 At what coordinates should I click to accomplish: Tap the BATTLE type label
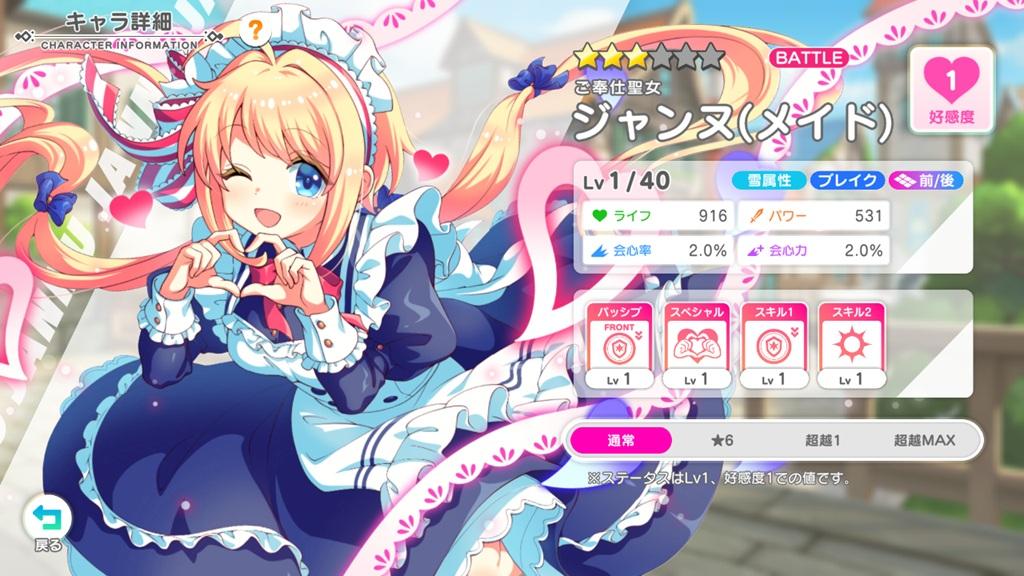(x=808, y=58)
